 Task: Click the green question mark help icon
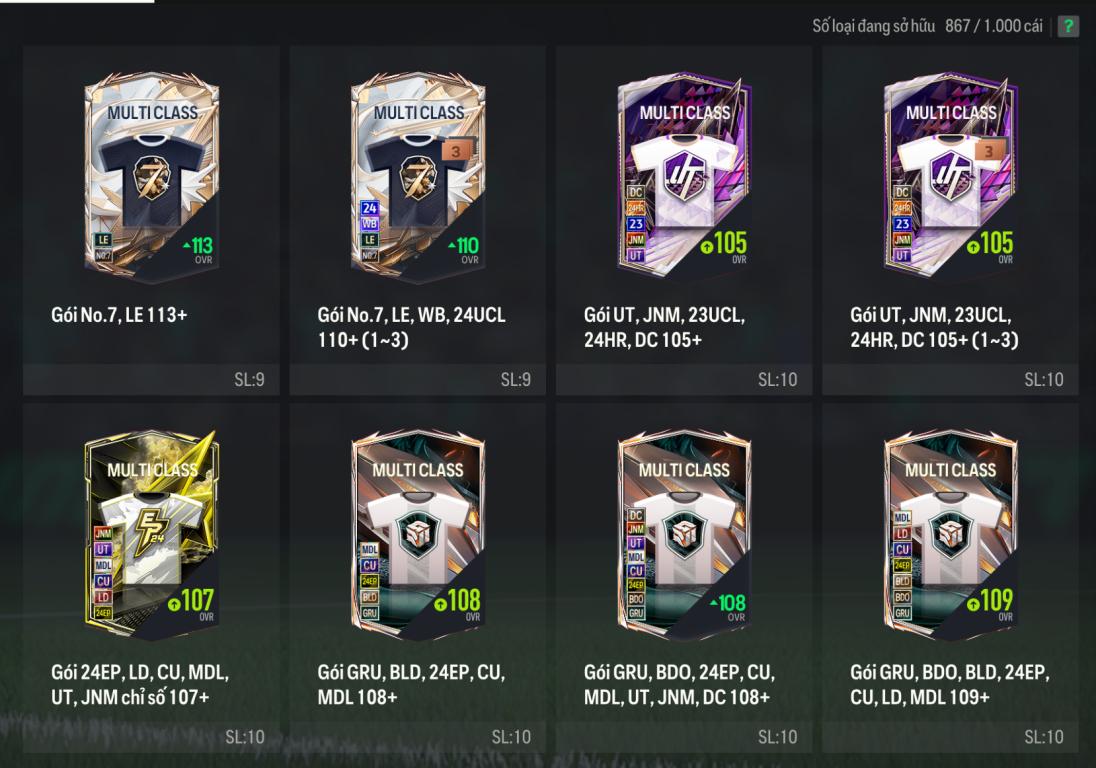click(1068, 27)
